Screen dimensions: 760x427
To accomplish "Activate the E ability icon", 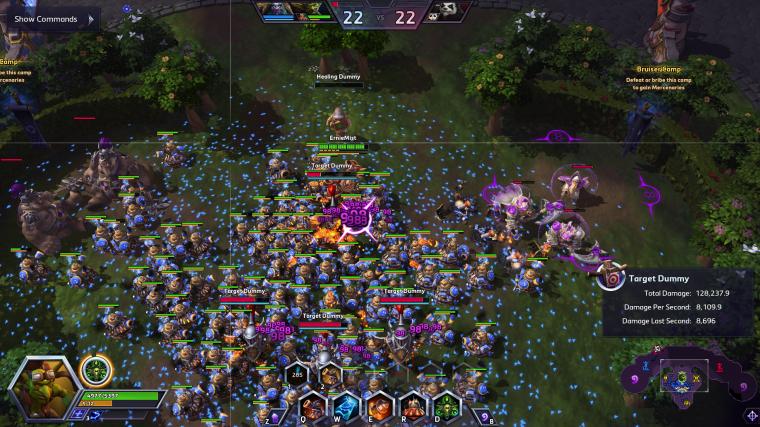I will (x=378, y=407).
